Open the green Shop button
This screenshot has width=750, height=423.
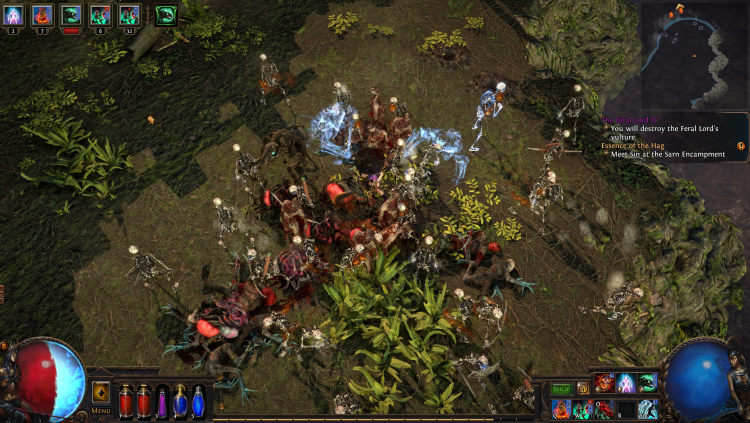(x=561, y=388)
